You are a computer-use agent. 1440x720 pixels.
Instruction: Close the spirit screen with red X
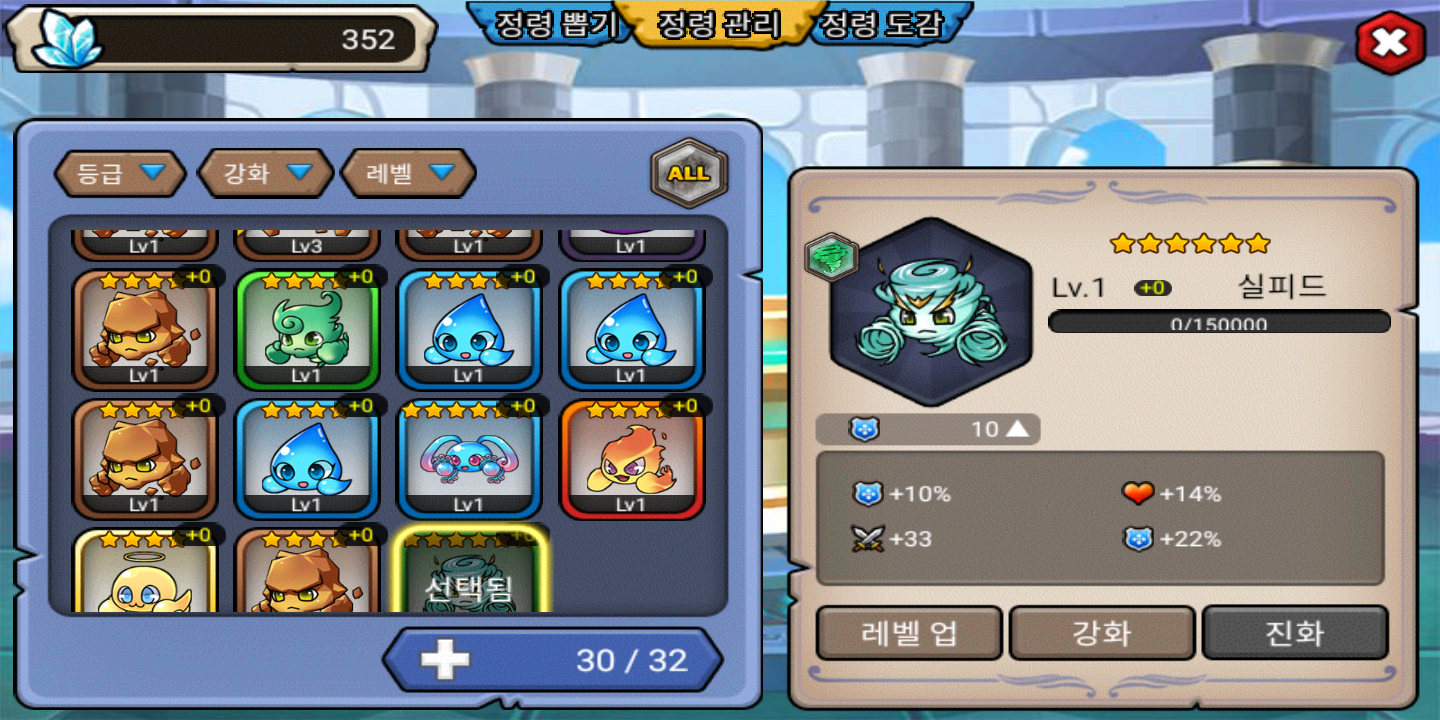1390,42
